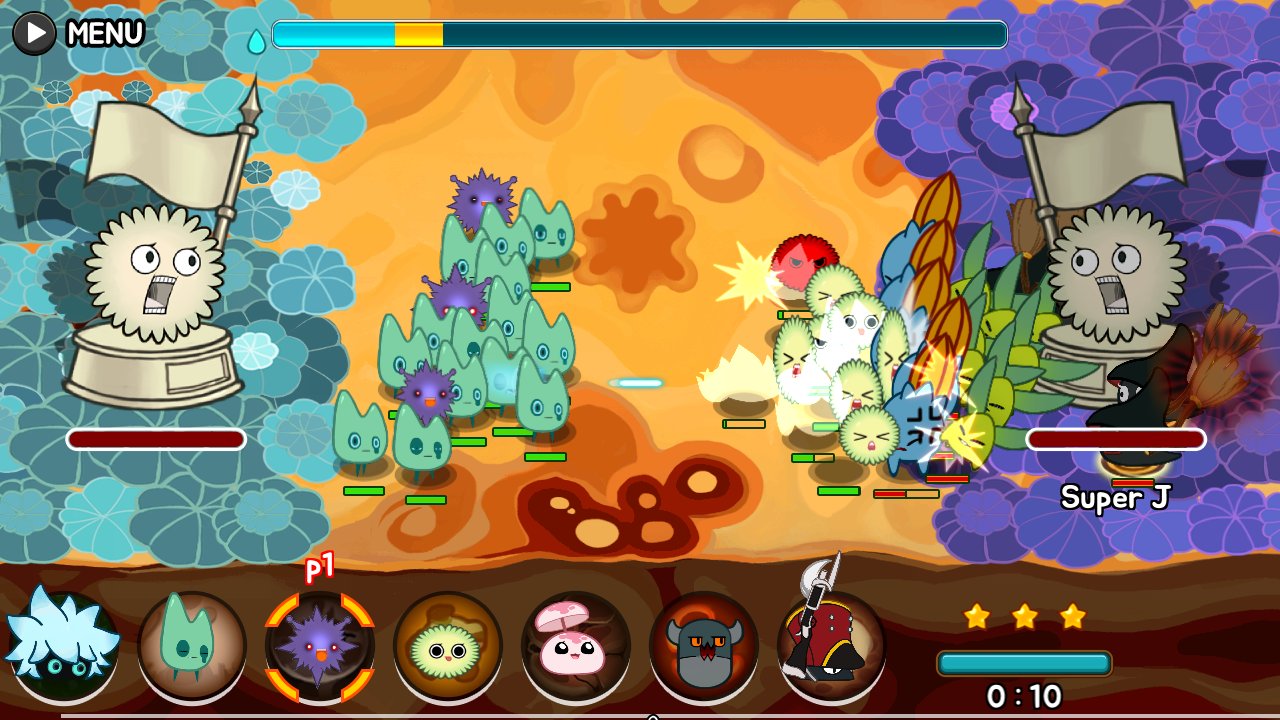Select the green leaf cat unit

tap(192, 645)
